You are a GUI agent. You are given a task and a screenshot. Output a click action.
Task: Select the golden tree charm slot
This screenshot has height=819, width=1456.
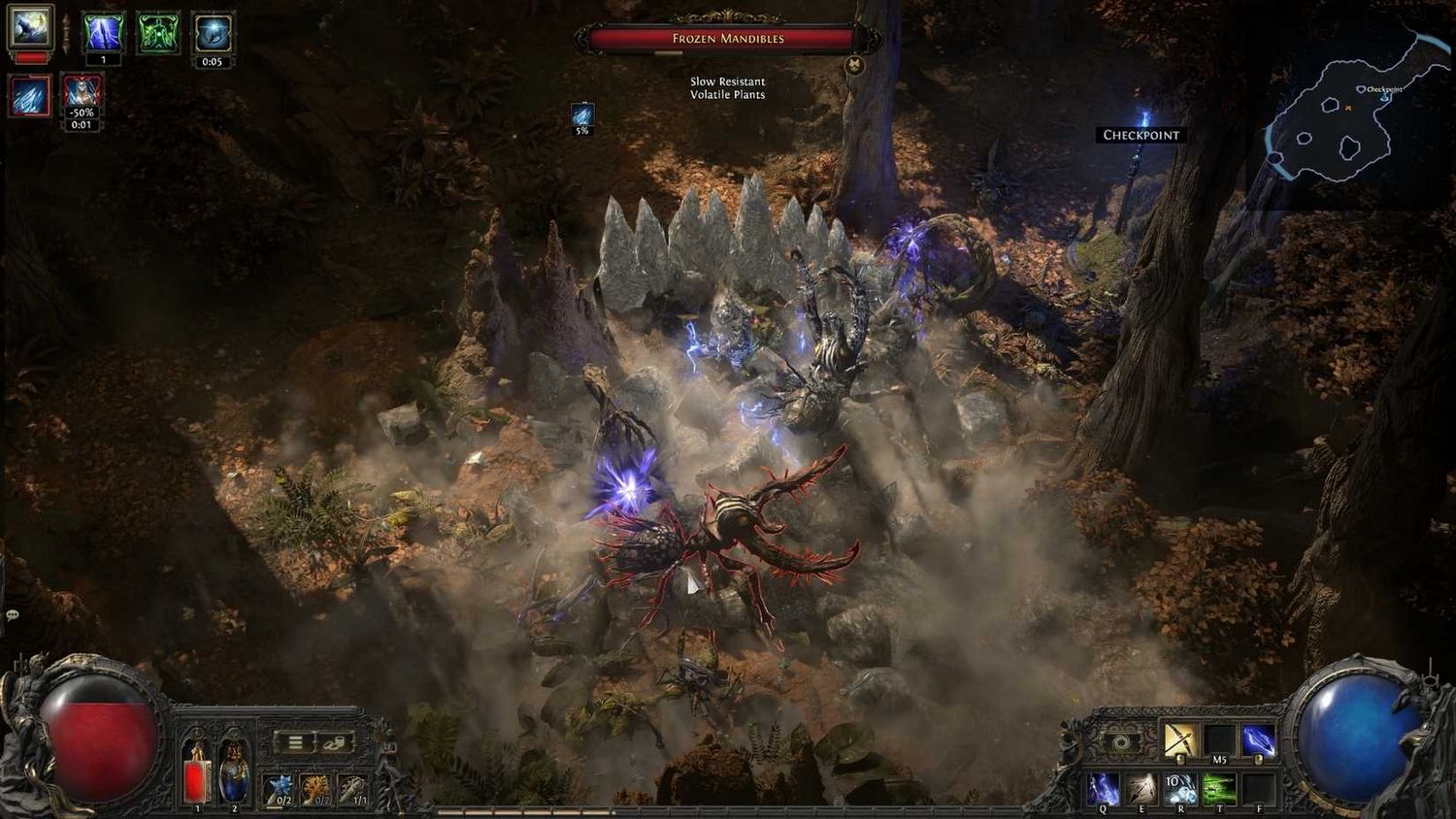click(317, 789)
